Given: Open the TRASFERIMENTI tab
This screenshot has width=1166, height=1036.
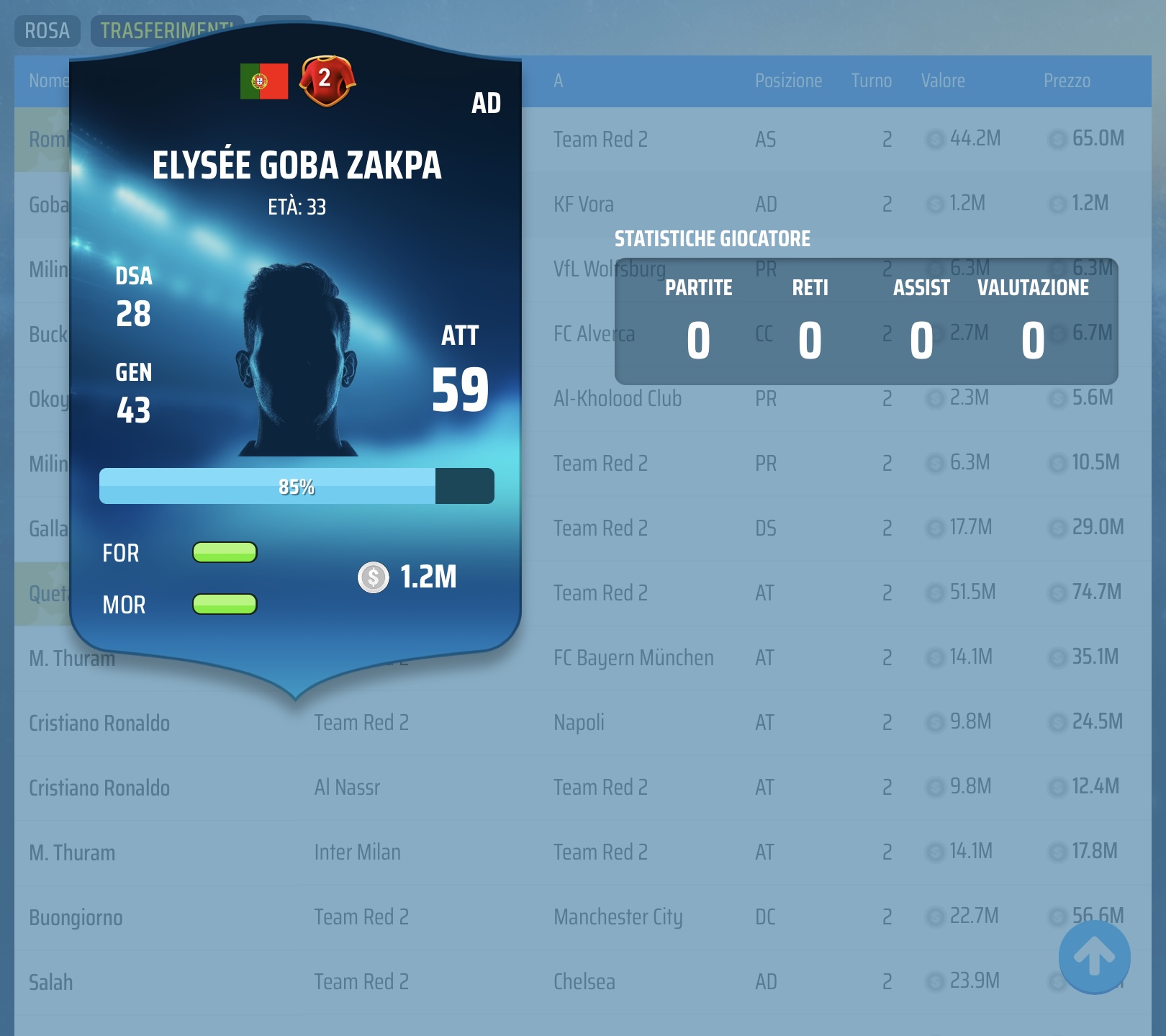Looking at the screenshot, I should [166, 31].
